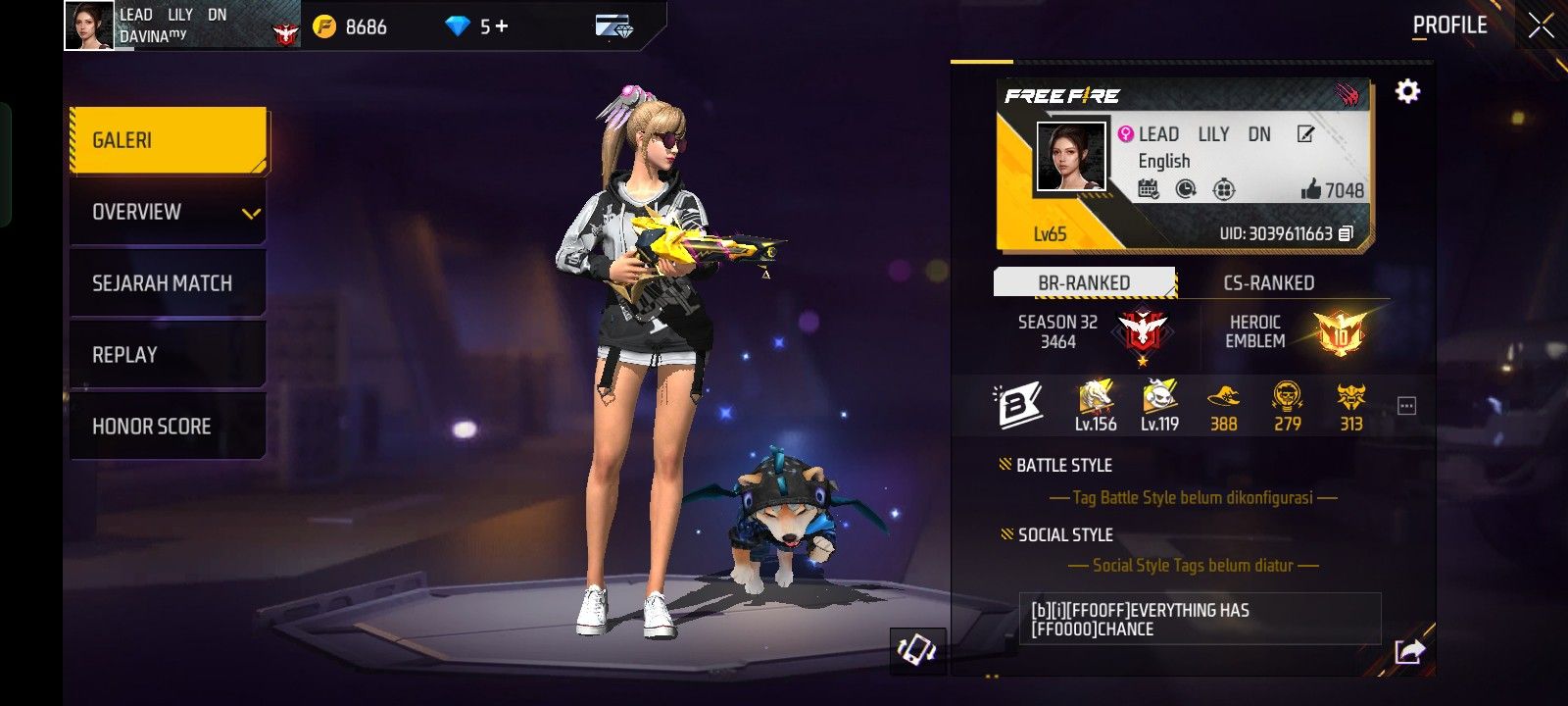
Task: Switch to the BR-Ranked tab
Action: point(1084,282)
